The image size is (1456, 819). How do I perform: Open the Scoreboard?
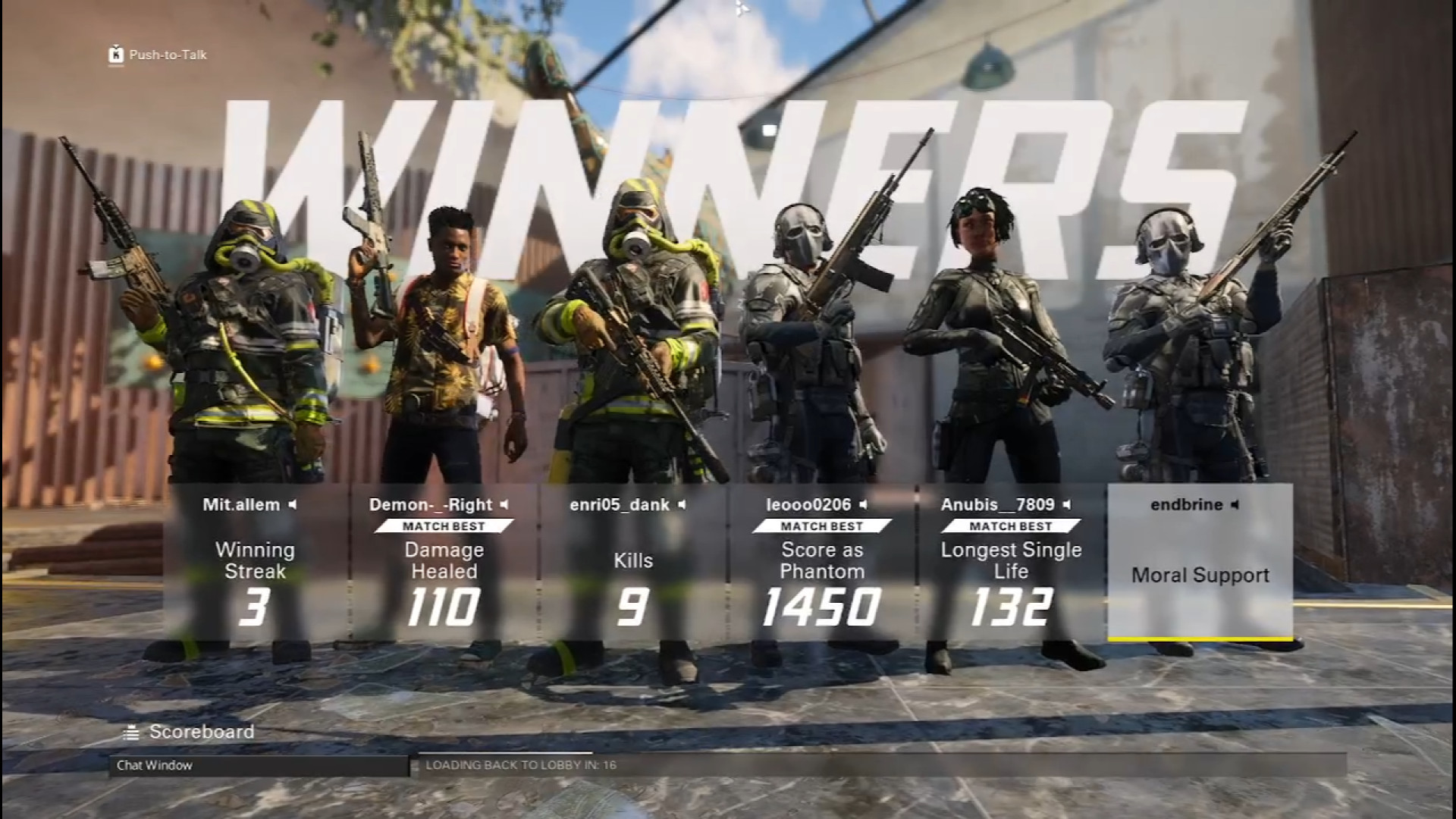tap(190, 732)
